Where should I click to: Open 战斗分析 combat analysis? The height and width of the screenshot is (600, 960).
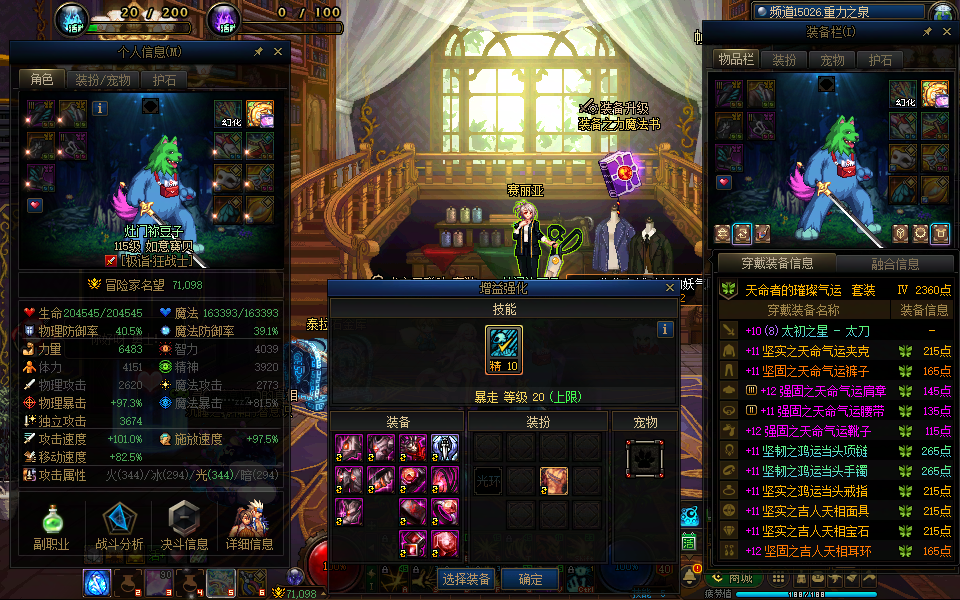pyautogui.click(x=118, y=528)
